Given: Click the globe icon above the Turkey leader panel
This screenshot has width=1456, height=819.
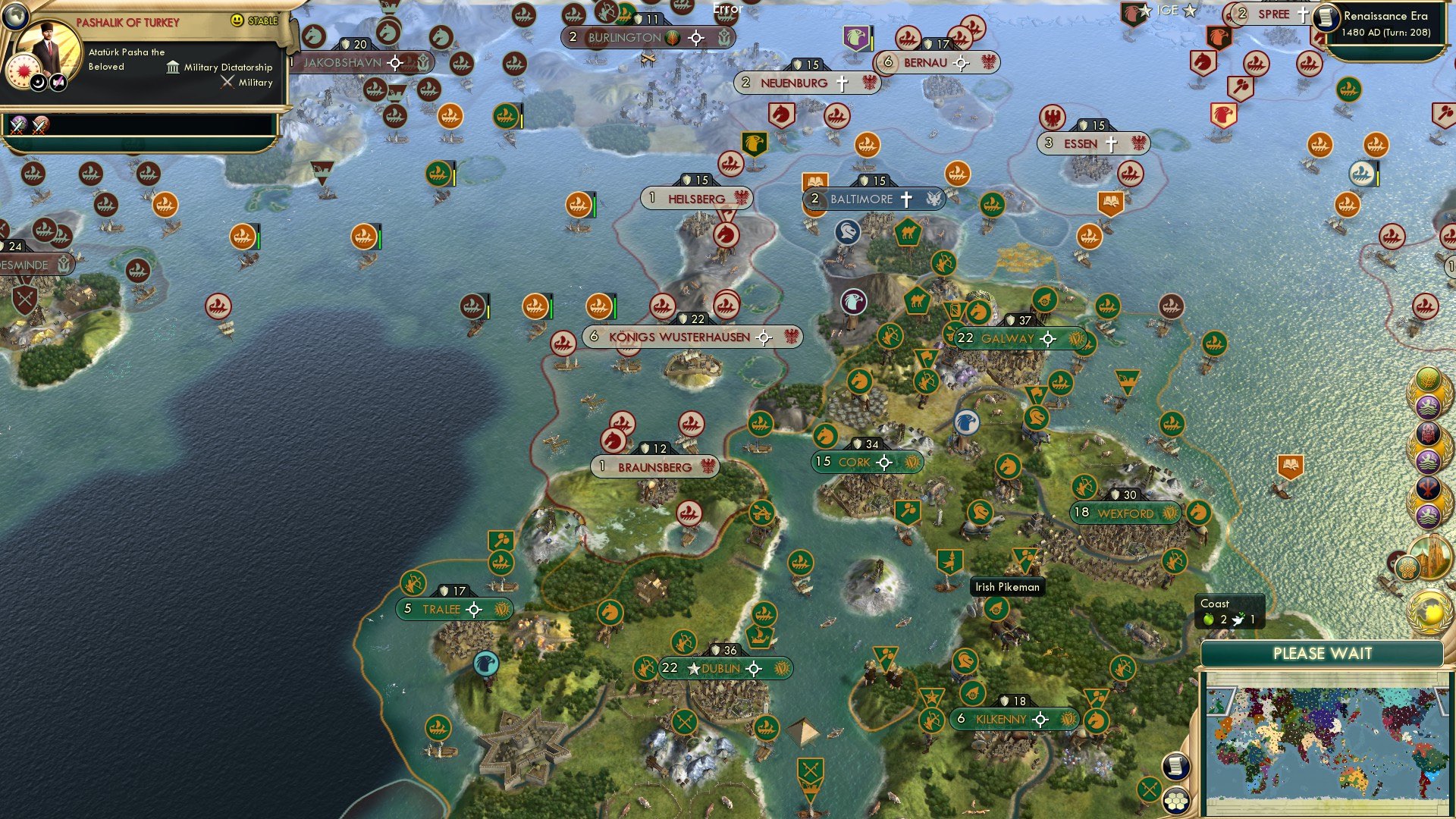Looking at the screenshot, I should pyautogui.click(x=14, y=17).
